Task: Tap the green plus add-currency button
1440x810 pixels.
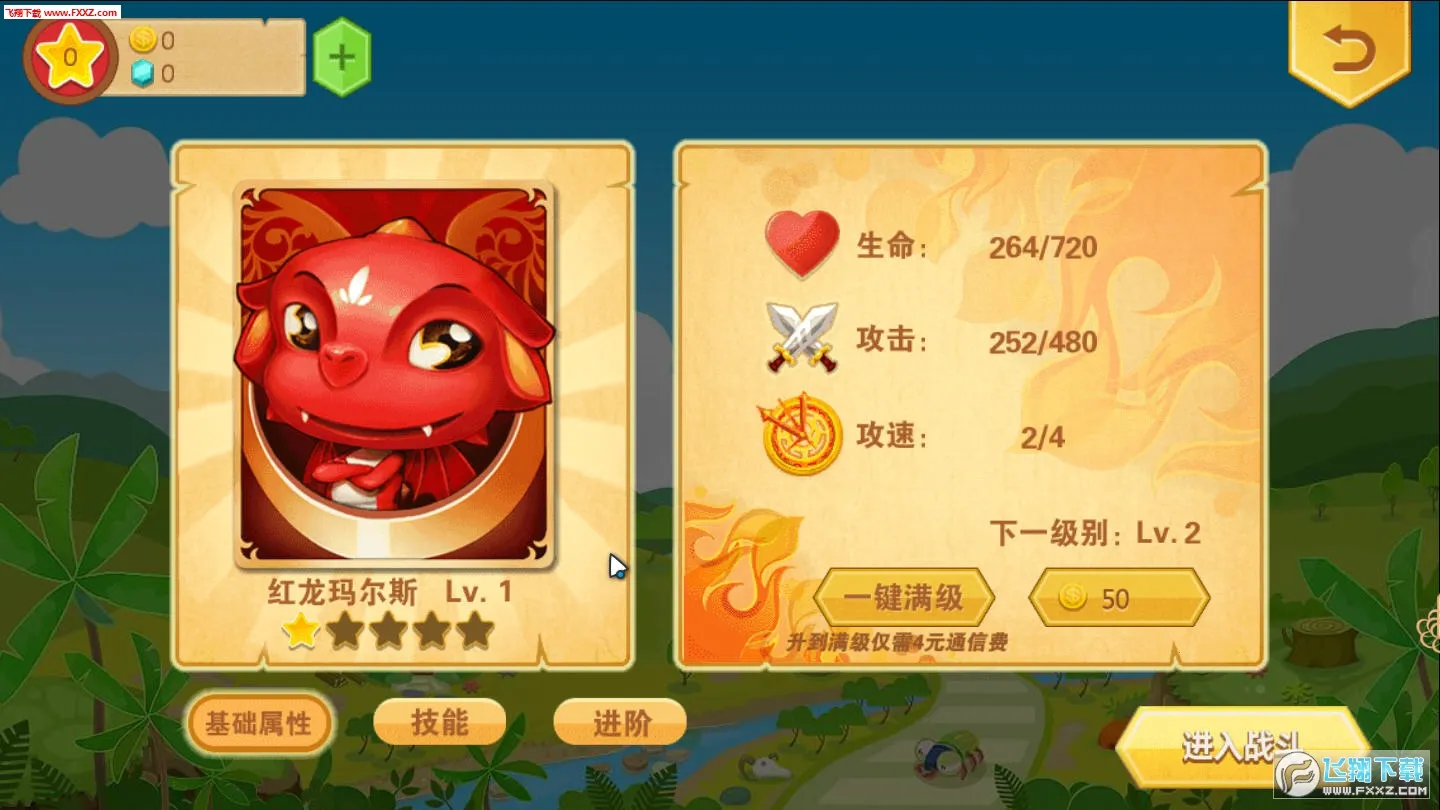Action: tap(342, 57)
